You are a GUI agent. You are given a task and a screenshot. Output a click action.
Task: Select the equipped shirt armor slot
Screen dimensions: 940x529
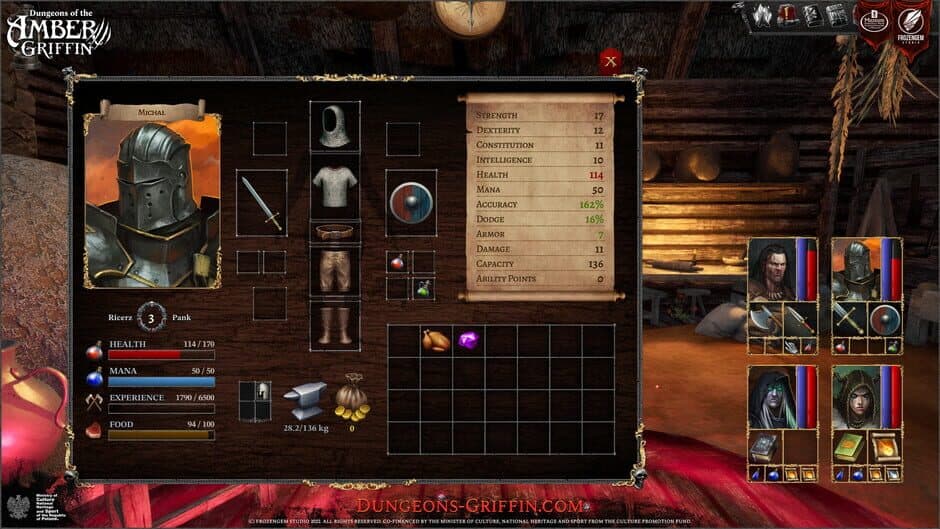(335, 186)
